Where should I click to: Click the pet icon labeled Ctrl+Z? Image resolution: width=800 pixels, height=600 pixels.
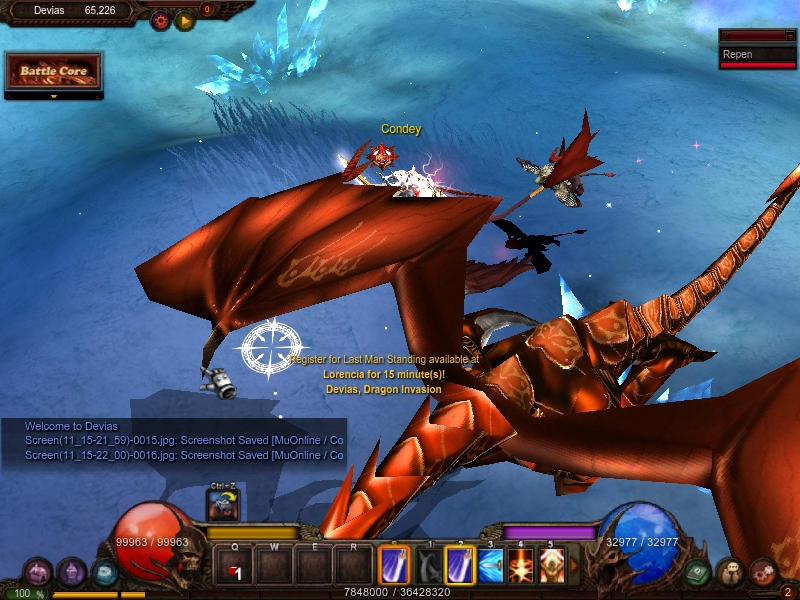222,504
